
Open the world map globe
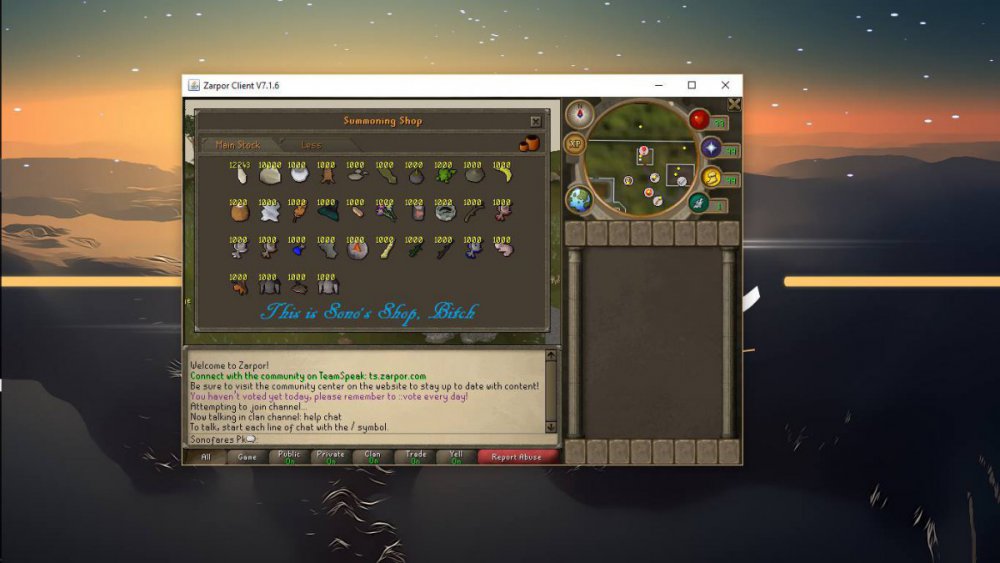pyautogui.click(x=580, y=198)
